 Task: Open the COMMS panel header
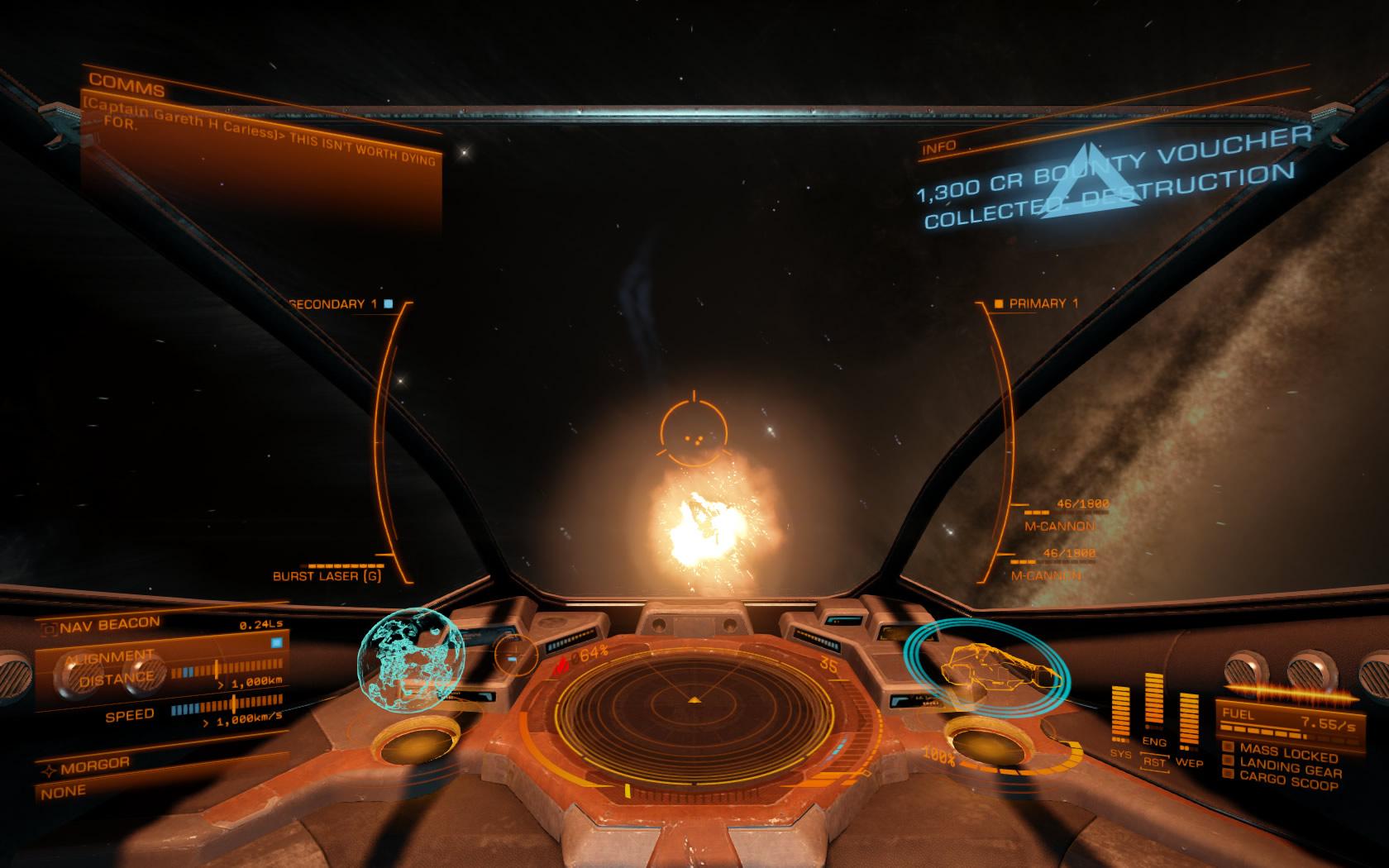[126, 83]
